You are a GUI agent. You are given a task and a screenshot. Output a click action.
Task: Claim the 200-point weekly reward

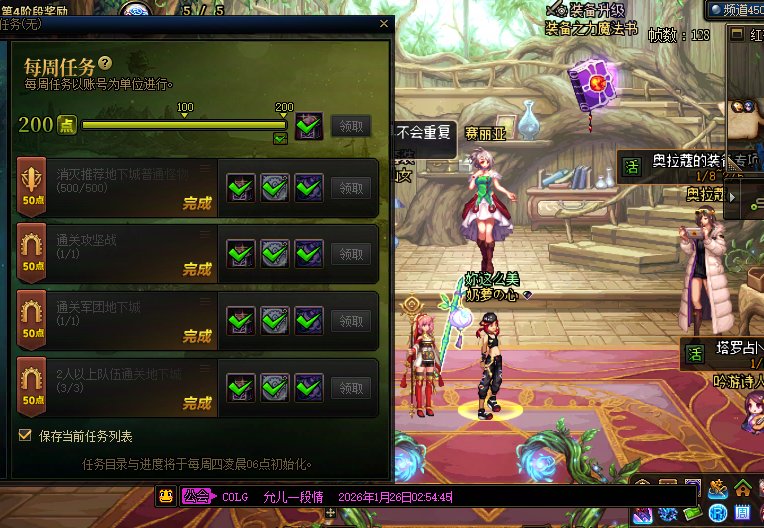tap(350, 125)
